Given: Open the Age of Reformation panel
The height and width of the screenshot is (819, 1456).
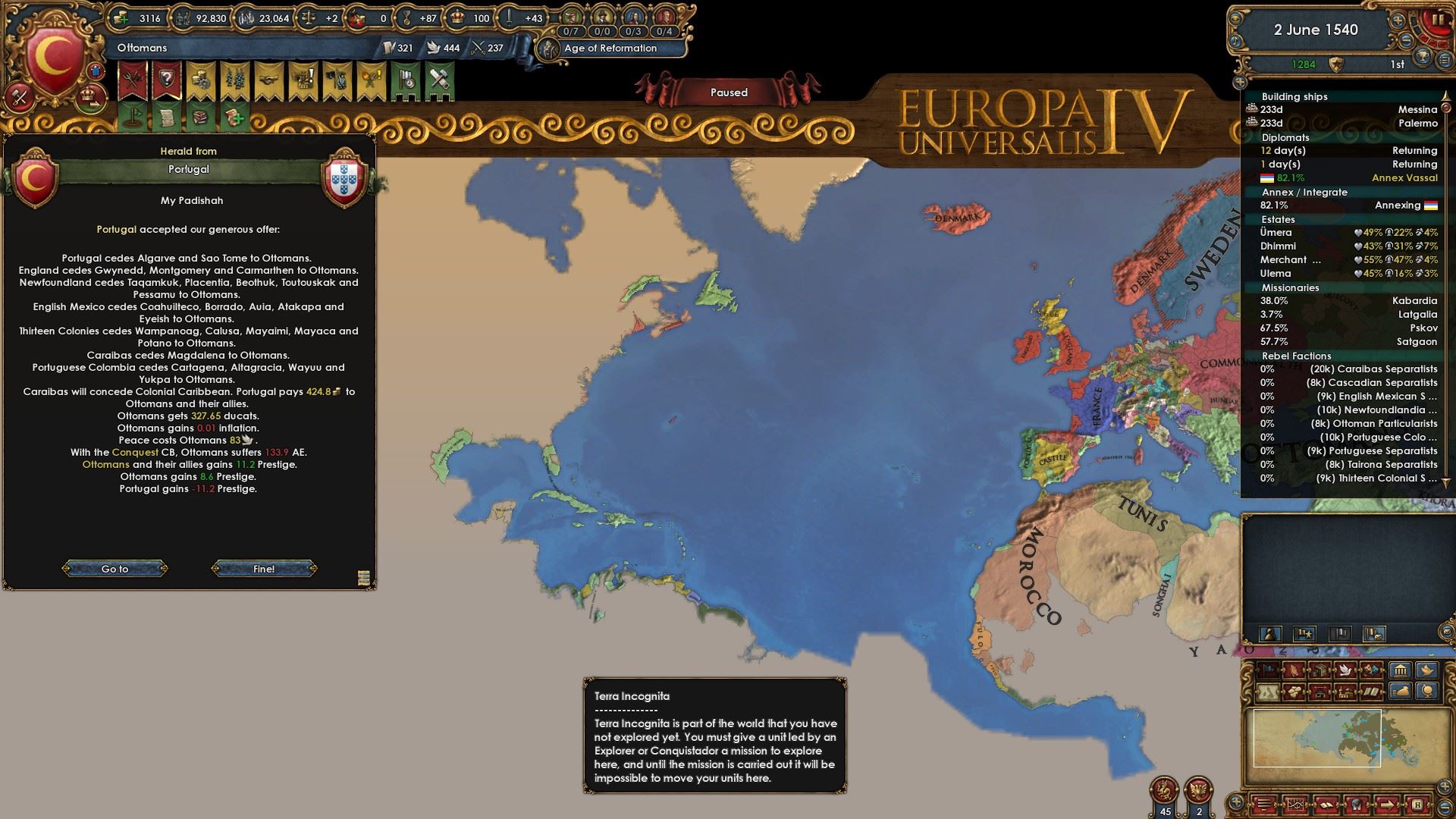Looking at the screenshot, I should point(610,48).
